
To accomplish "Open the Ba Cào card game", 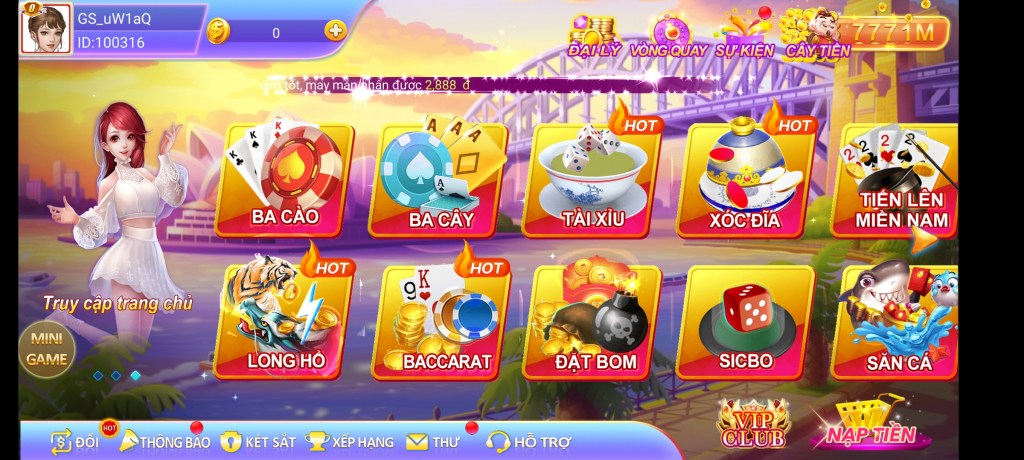I will (x=285, y=180).
